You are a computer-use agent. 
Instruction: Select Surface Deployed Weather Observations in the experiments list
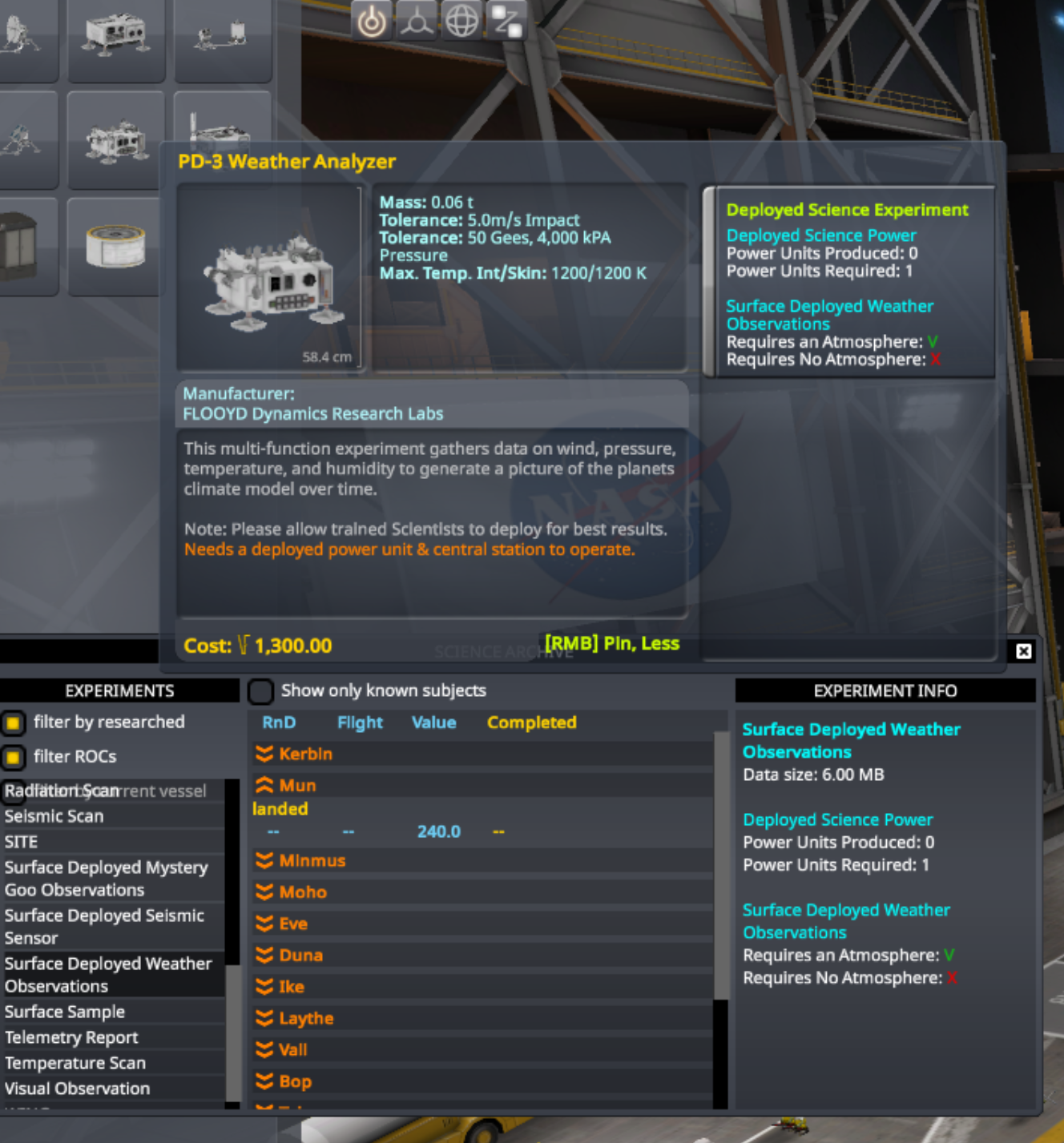[108, 975]
